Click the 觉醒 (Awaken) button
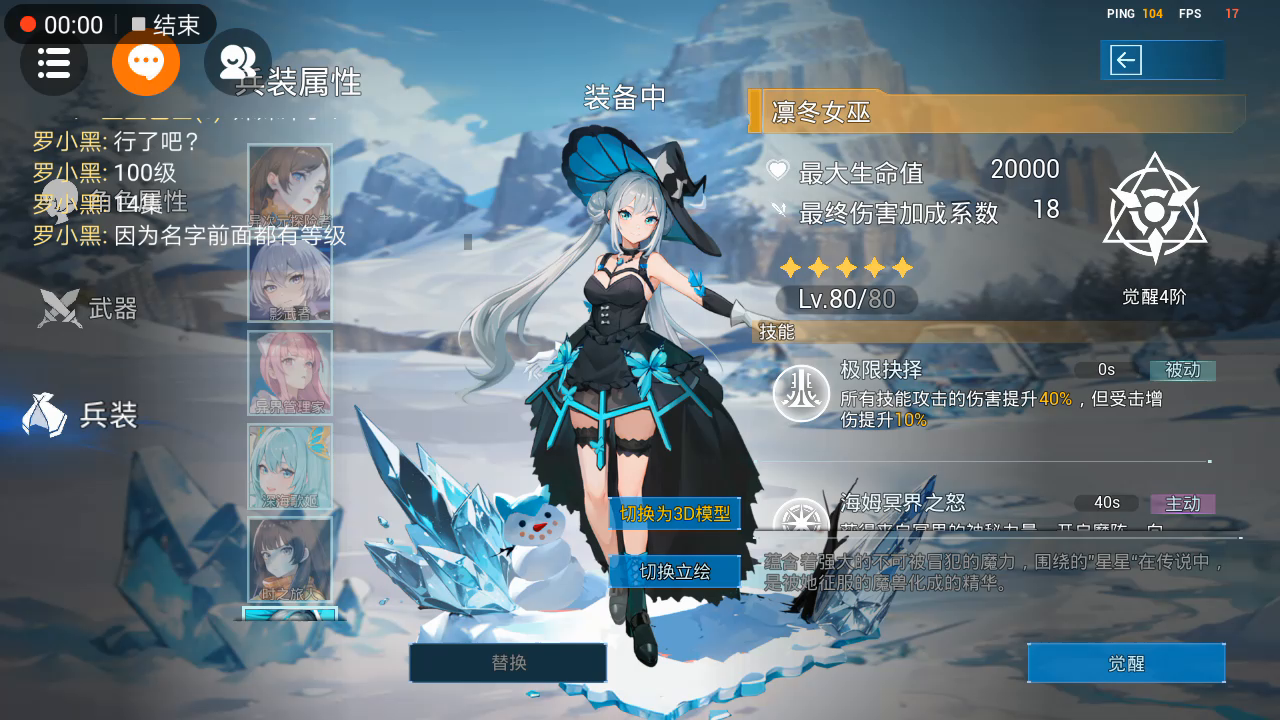Viewport: 1280px width, 720px height. 1126,663
